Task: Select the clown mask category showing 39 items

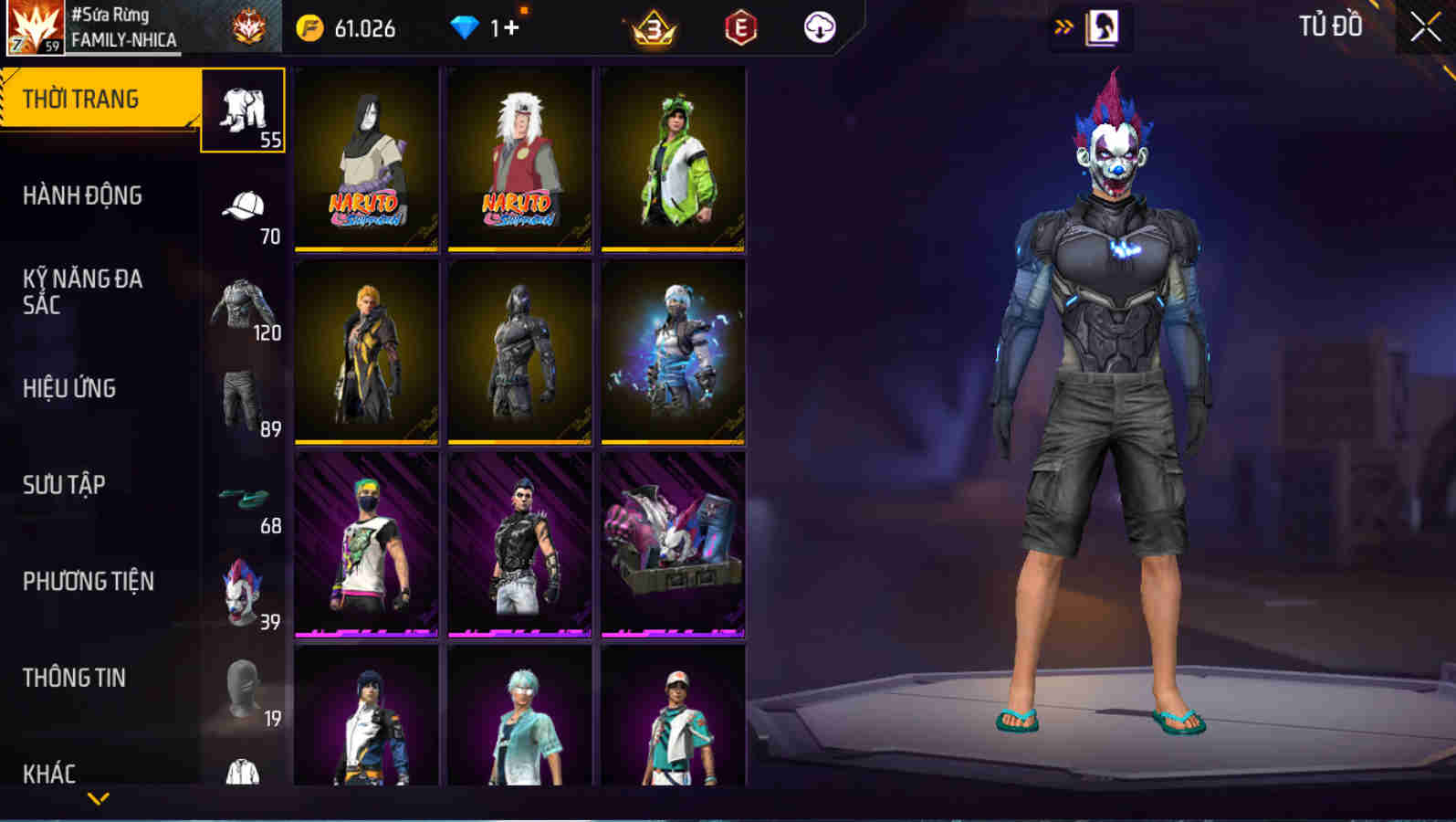Action: click(239, 594)
